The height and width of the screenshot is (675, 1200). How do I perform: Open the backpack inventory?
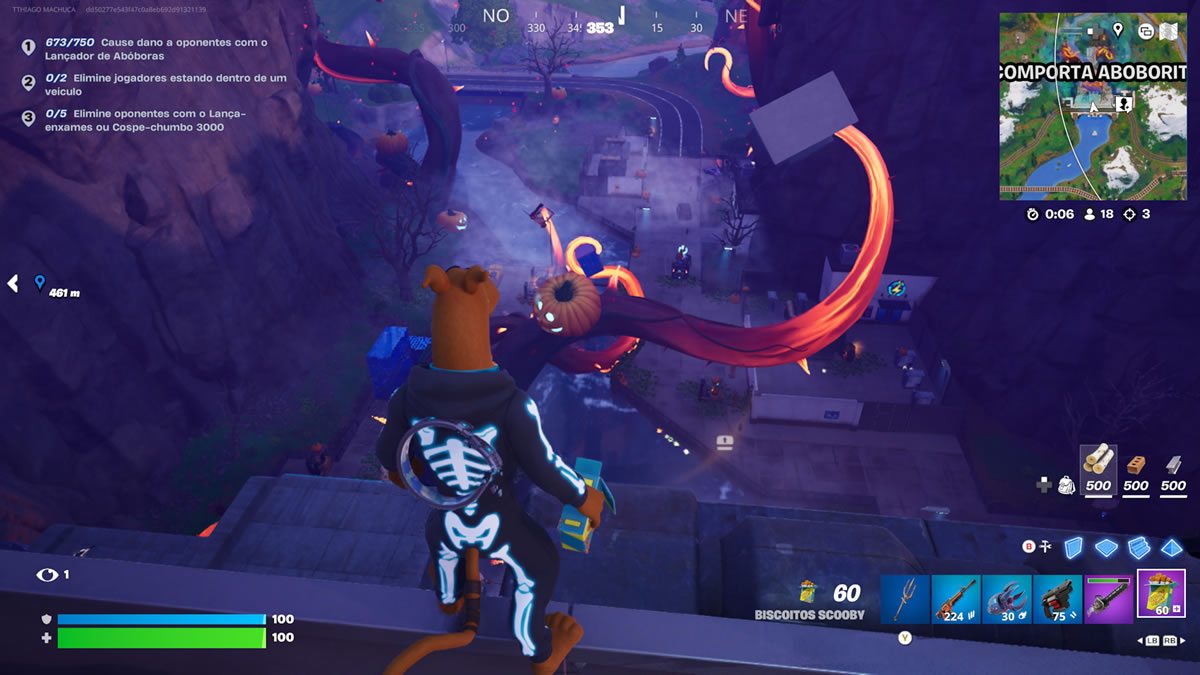pyautogui.click(x=1066, y=484)
